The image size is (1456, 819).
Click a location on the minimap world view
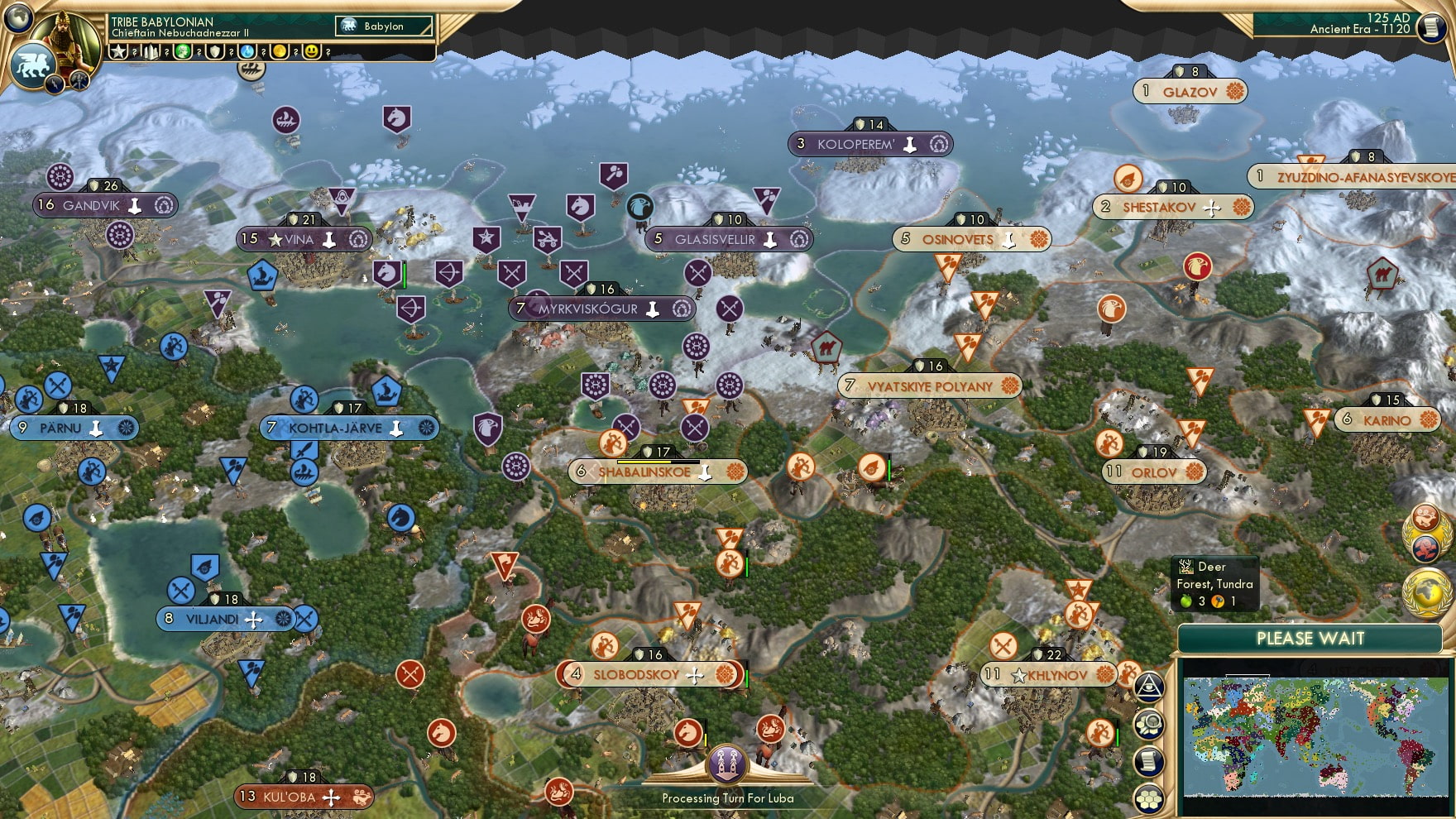pyautogui.click(x=1315, y=736)
